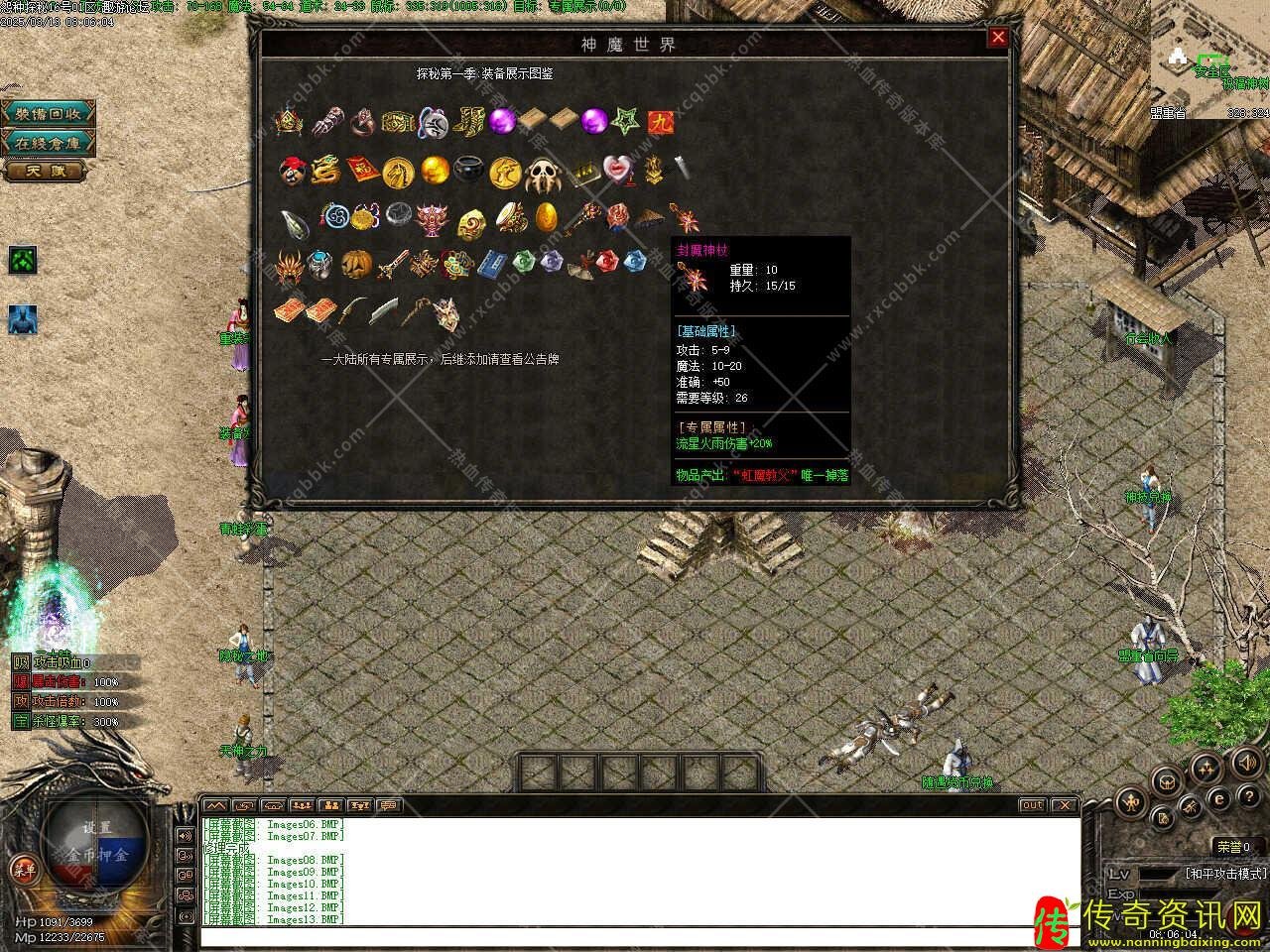1270x952 pixels.
Task: Select the golden egg item icon
Action: (546, 215)
